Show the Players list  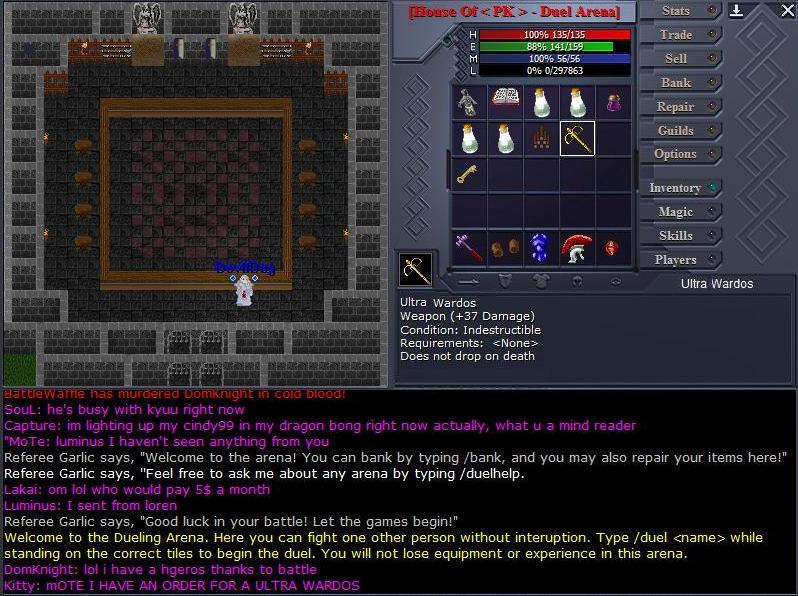point(677,260)
